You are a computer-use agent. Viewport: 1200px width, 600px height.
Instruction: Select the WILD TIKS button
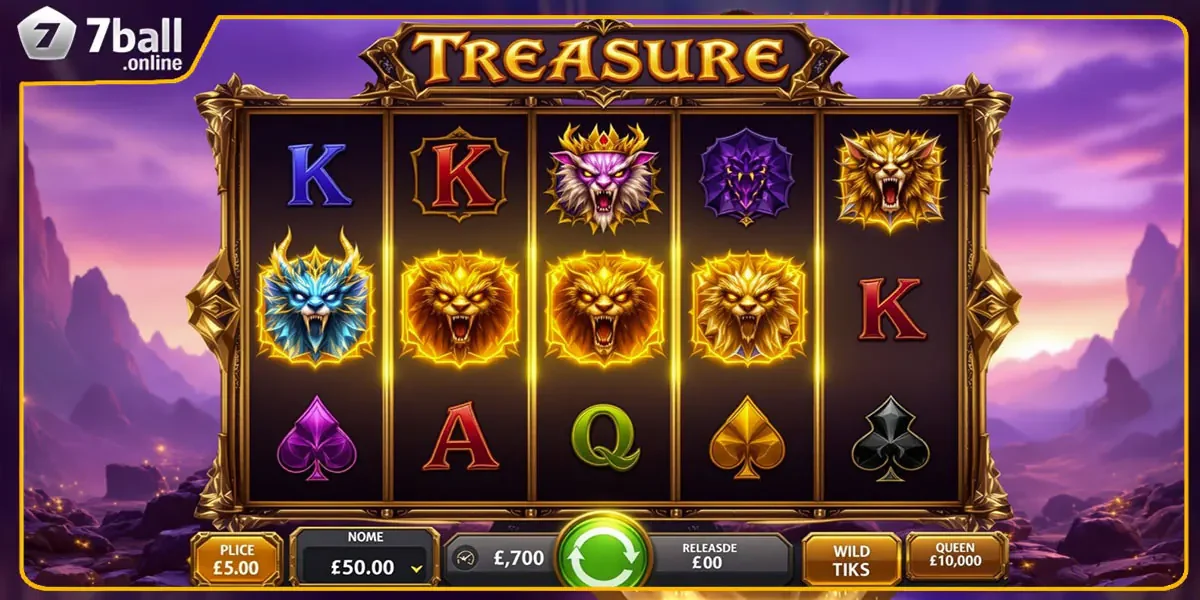click(851, 560)
